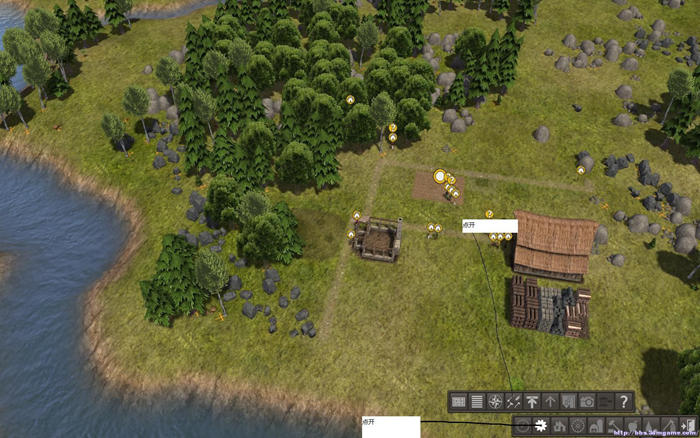700x438 pixels.
Task: Choose the hammer icon in bottom toolbar
Action: coord(614,427)
